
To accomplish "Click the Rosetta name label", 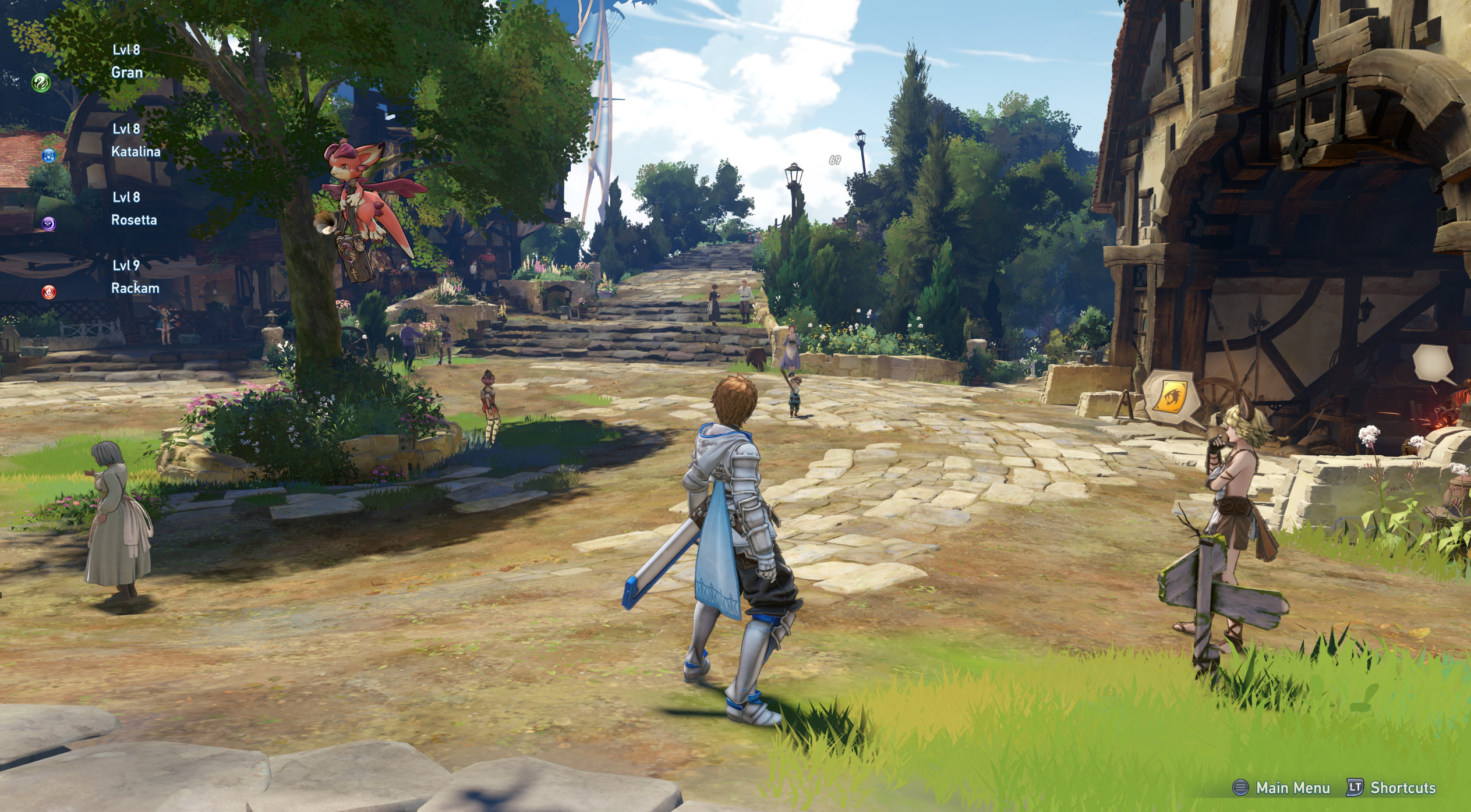I will pos(133,221).
